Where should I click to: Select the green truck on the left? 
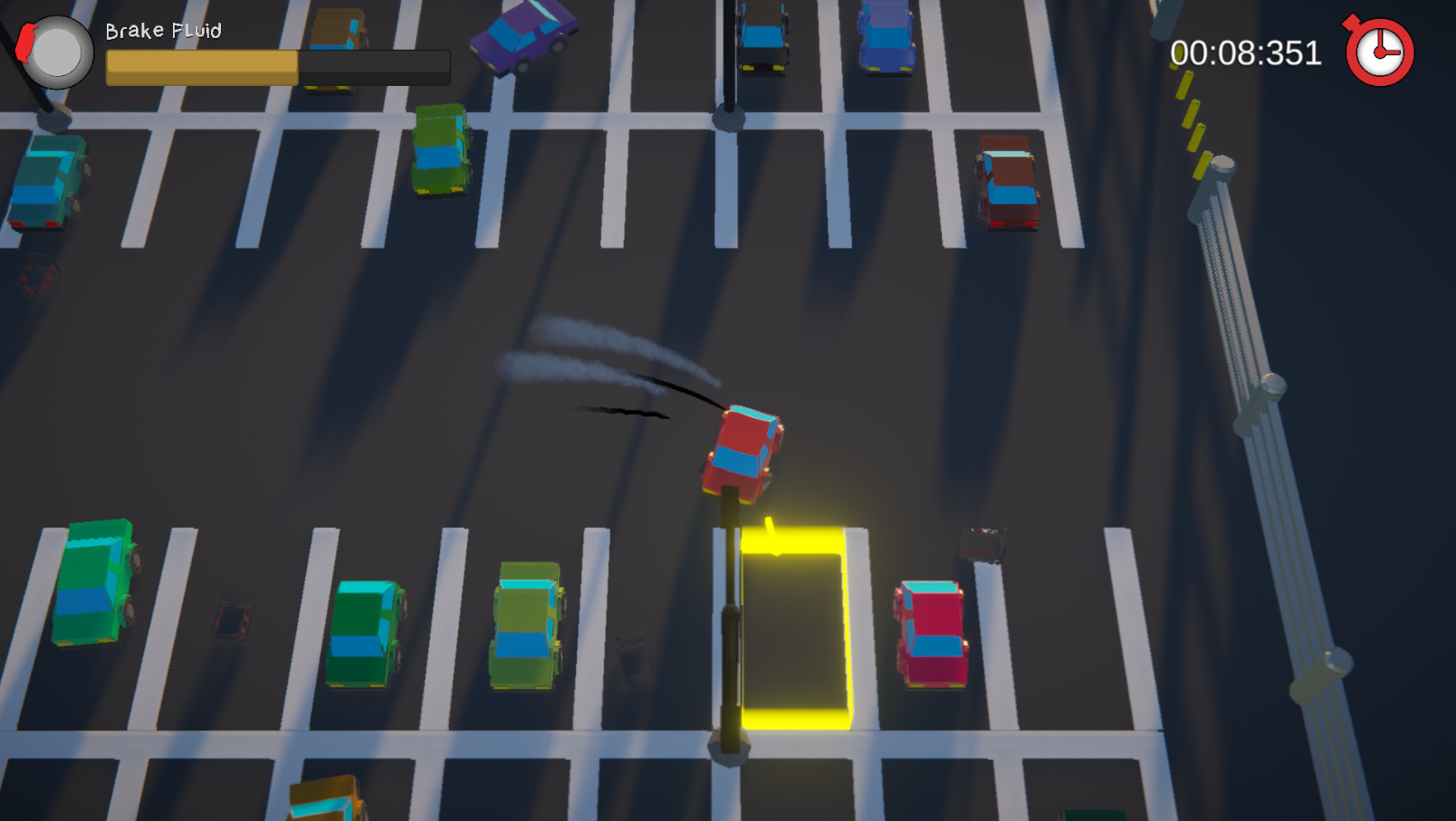pos(95,584)
